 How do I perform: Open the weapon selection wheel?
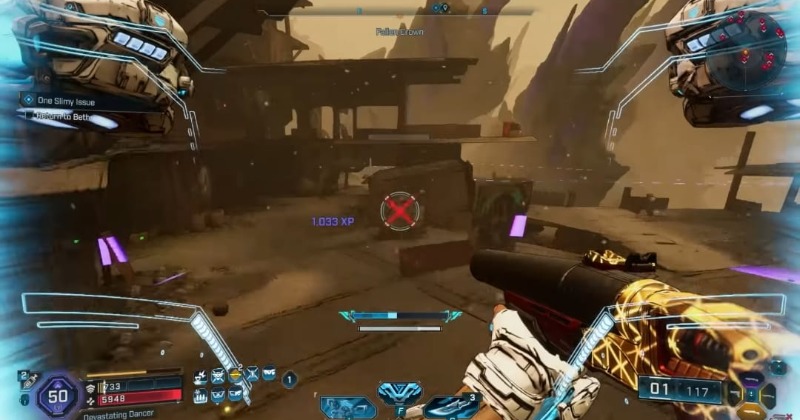pos(752,390)
